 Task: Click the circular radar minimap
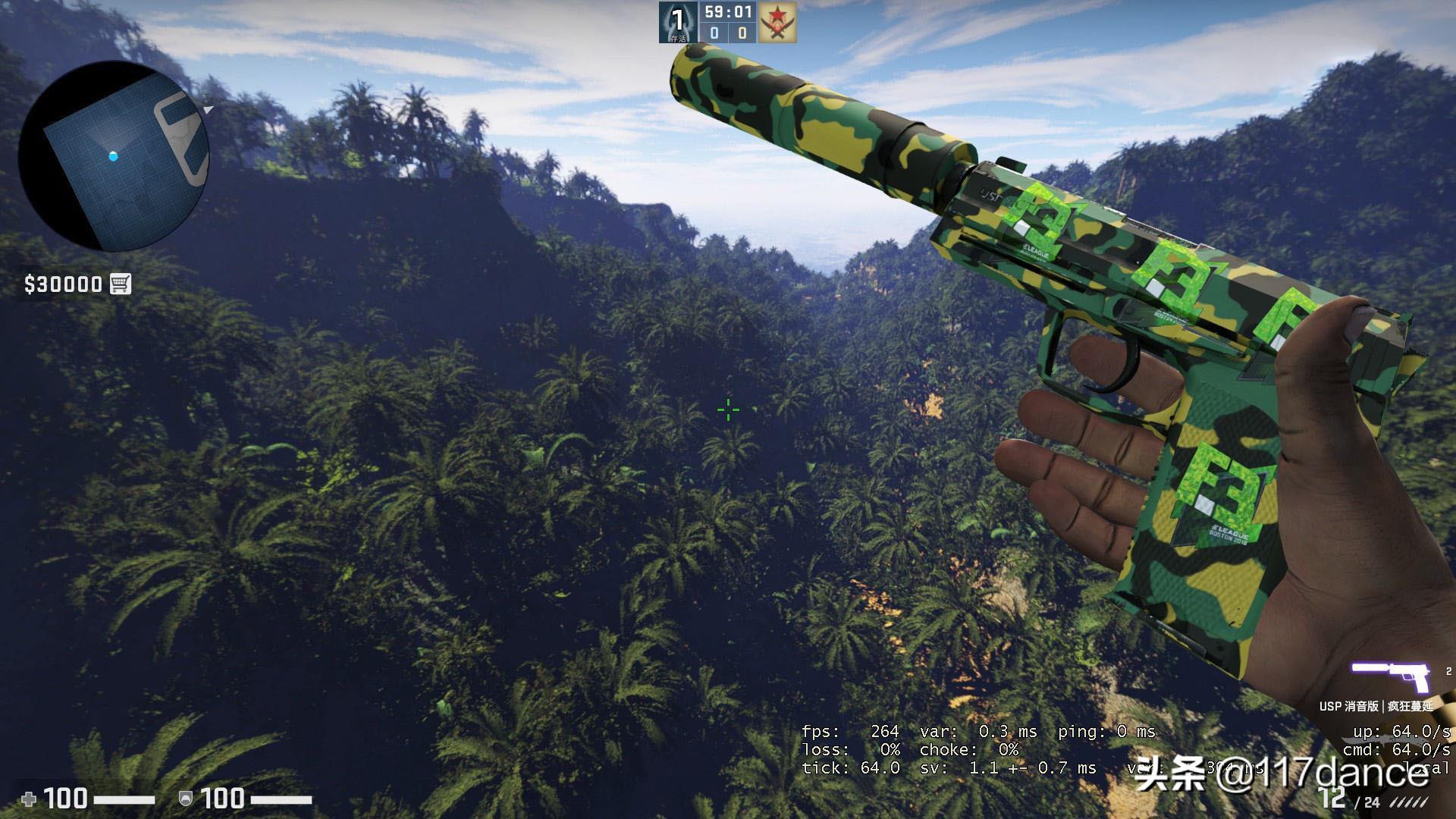(114, 156)
